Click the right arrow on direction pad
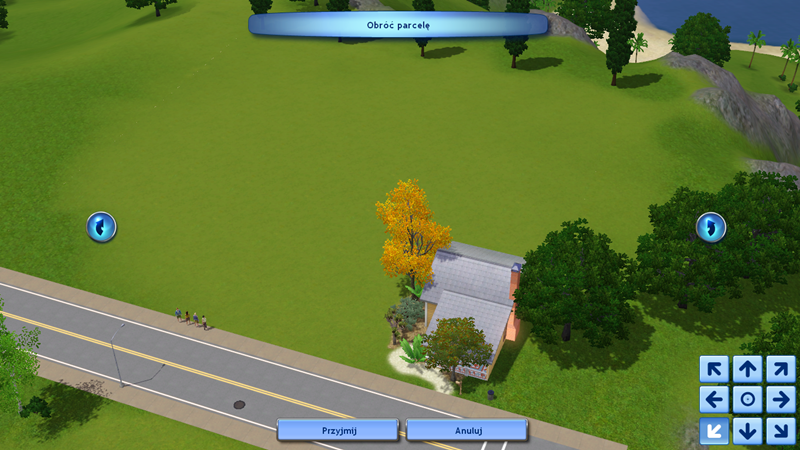800x450 pixels. (x=781, y=400)
